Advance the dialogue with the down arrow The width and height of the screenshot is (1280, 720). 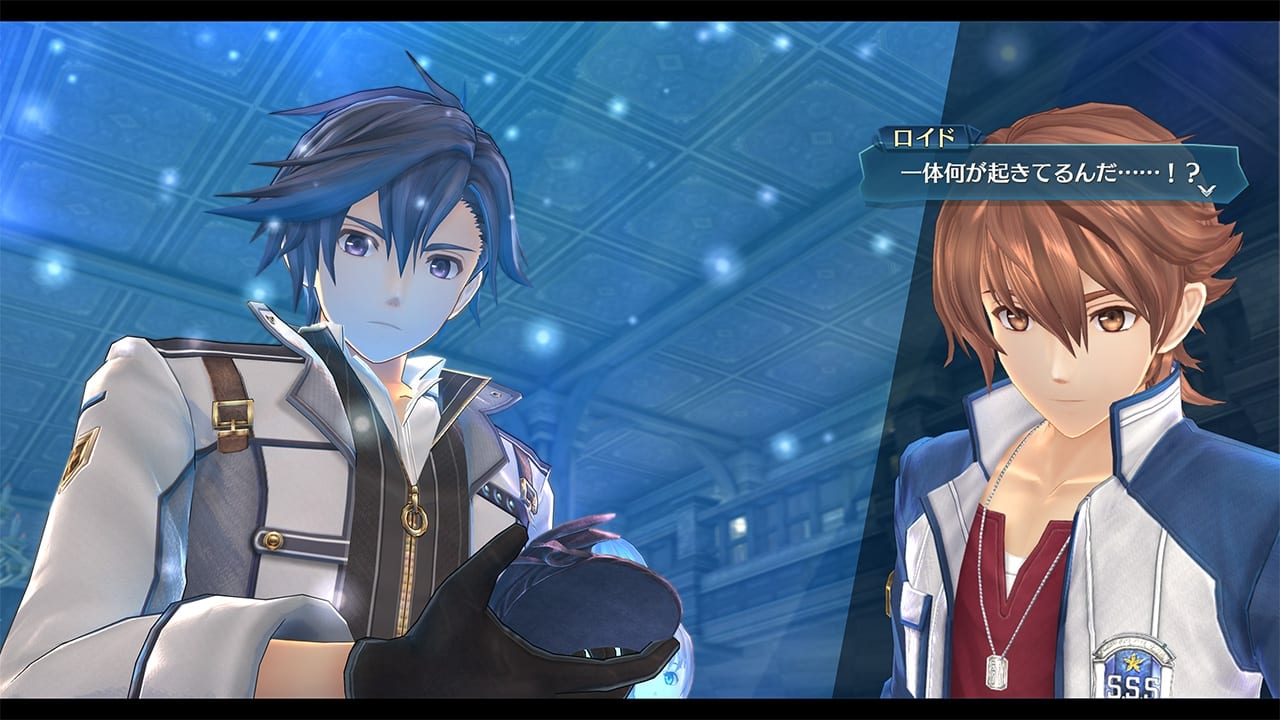[x=1206, y=189]
